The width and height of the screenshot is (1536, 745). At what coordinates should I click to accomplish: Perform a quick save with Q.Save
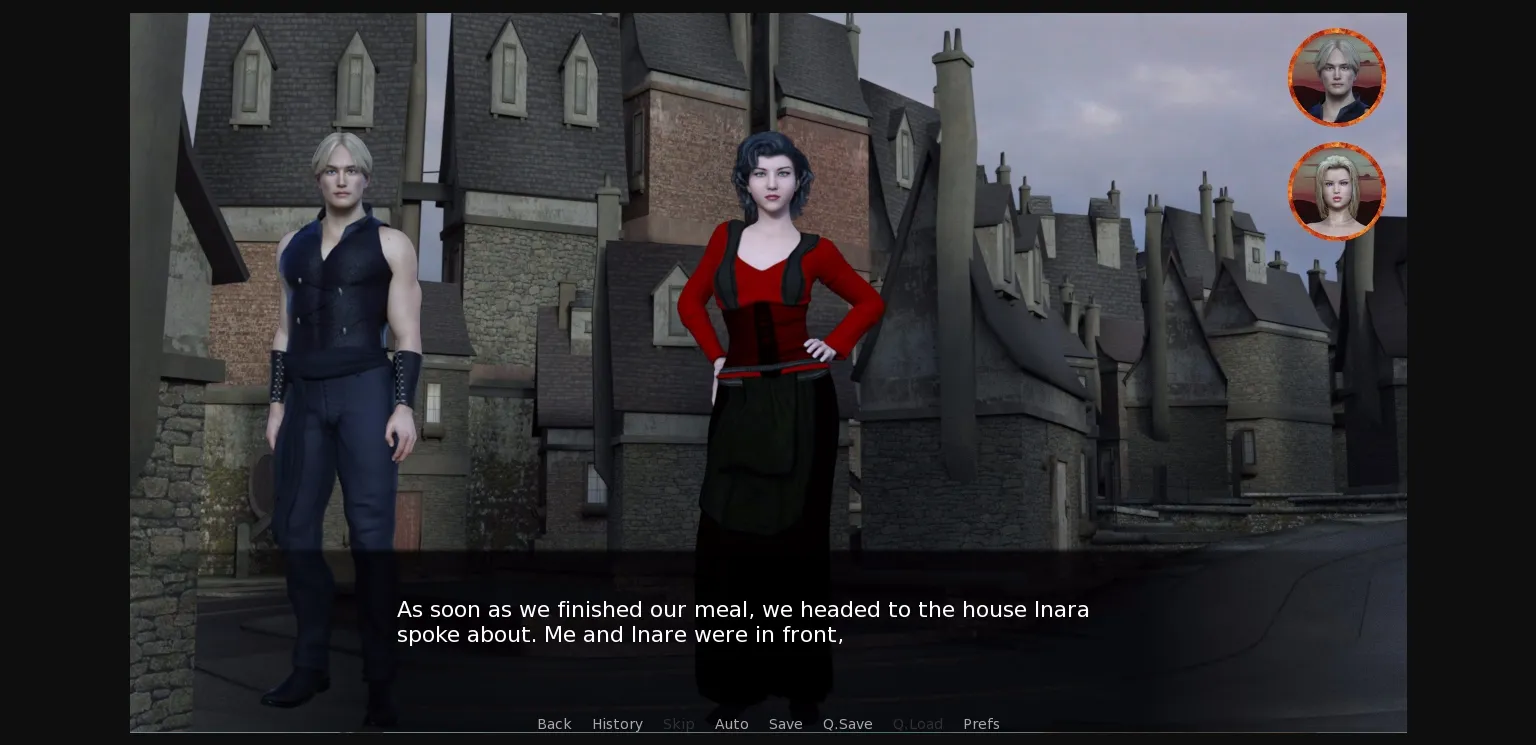coord(847,724)
